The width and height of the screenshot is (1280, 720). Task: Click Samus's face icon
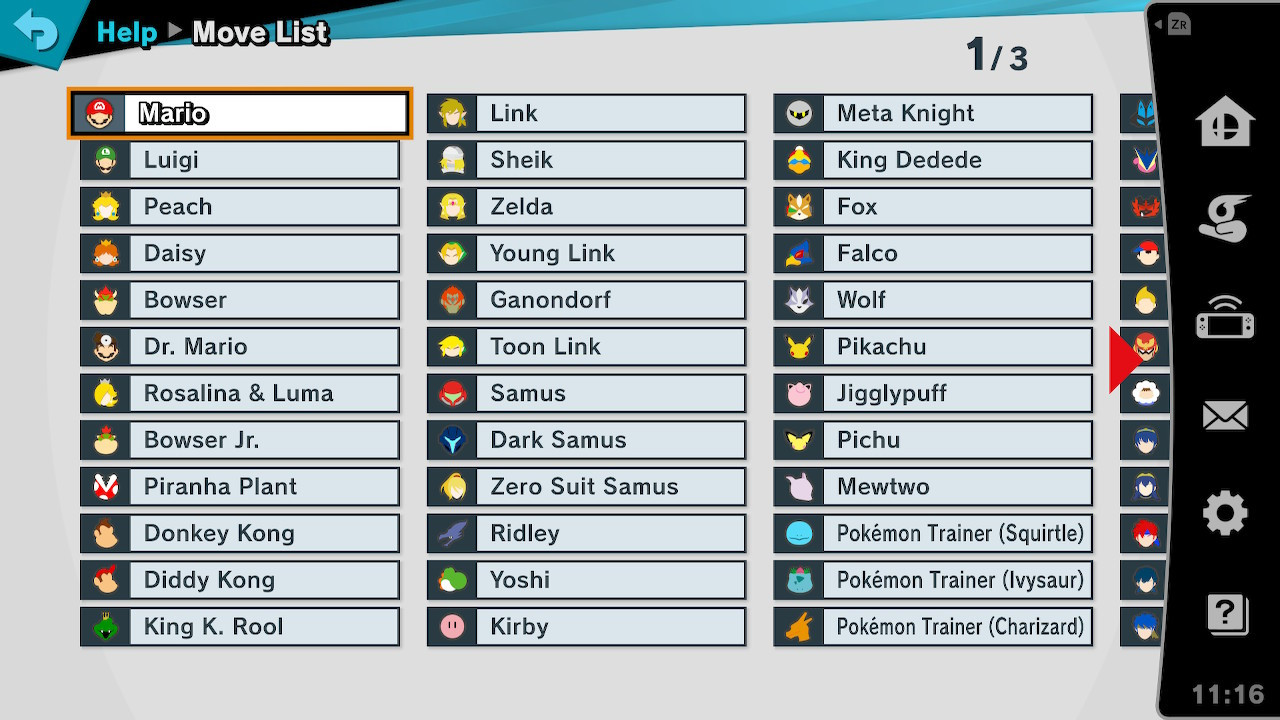tap(451, 393)
